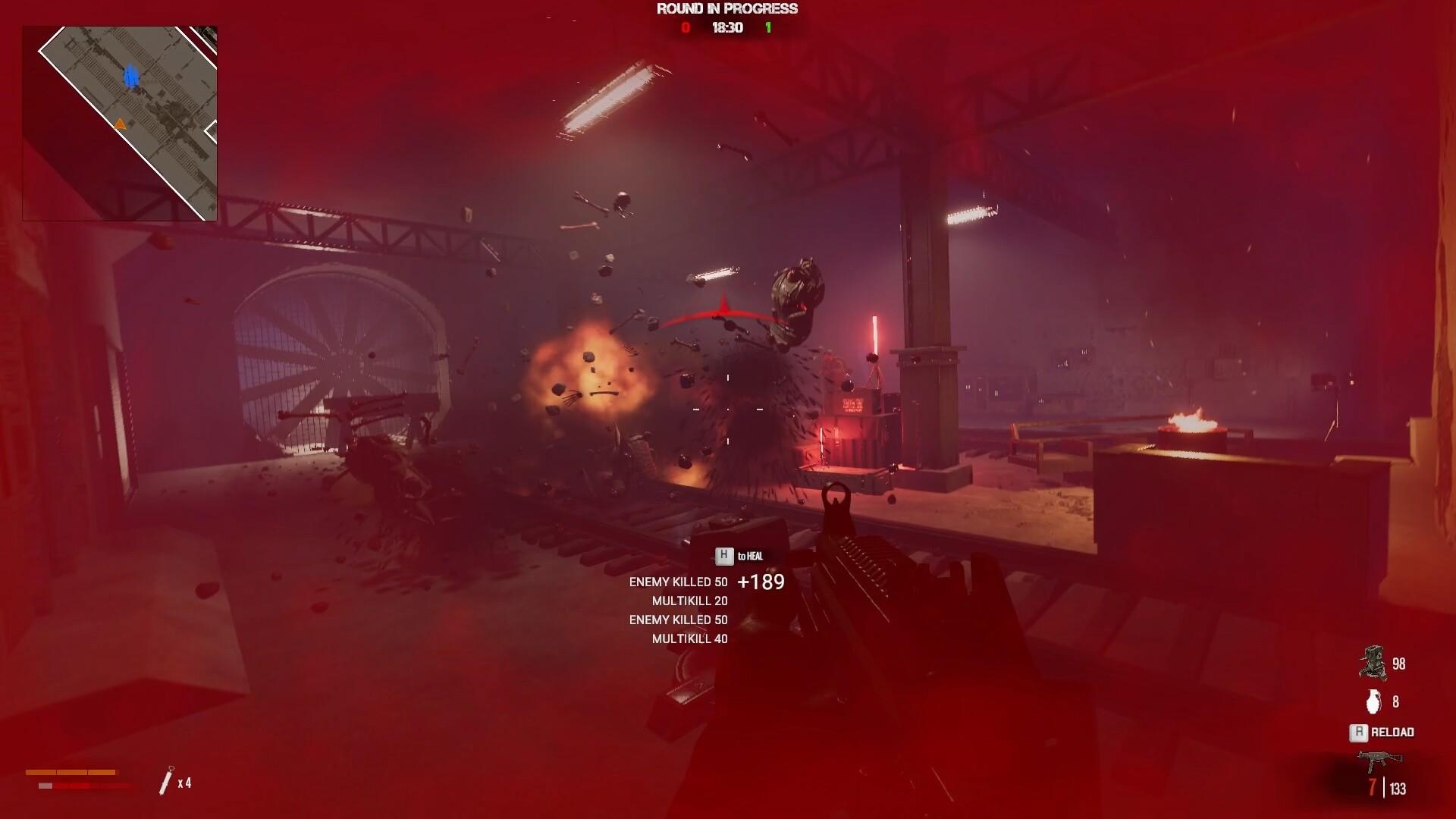Click the healing syringe icon
The width and height of the screenshot is (1456, 819).
(x=167, y=781)
